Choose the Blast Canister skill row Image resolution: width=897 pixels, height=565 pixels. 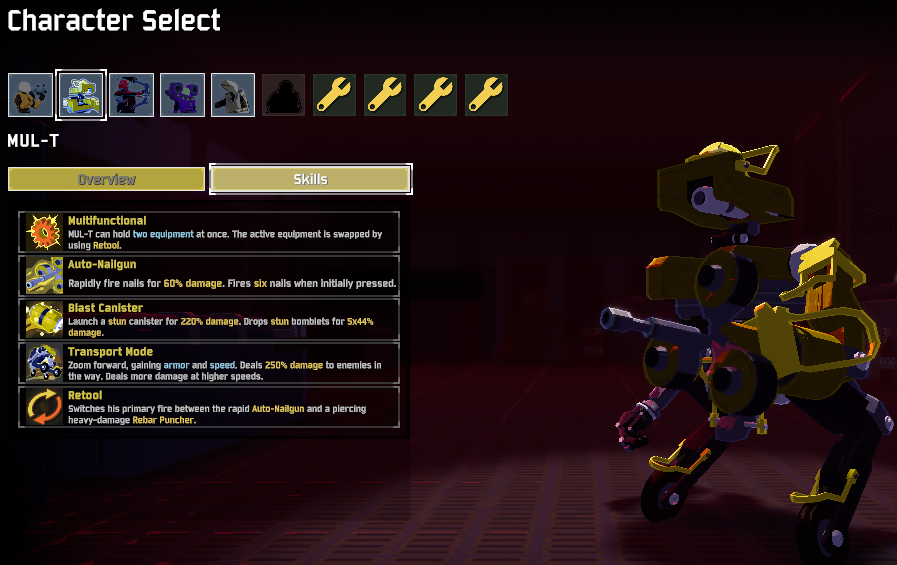209,319
